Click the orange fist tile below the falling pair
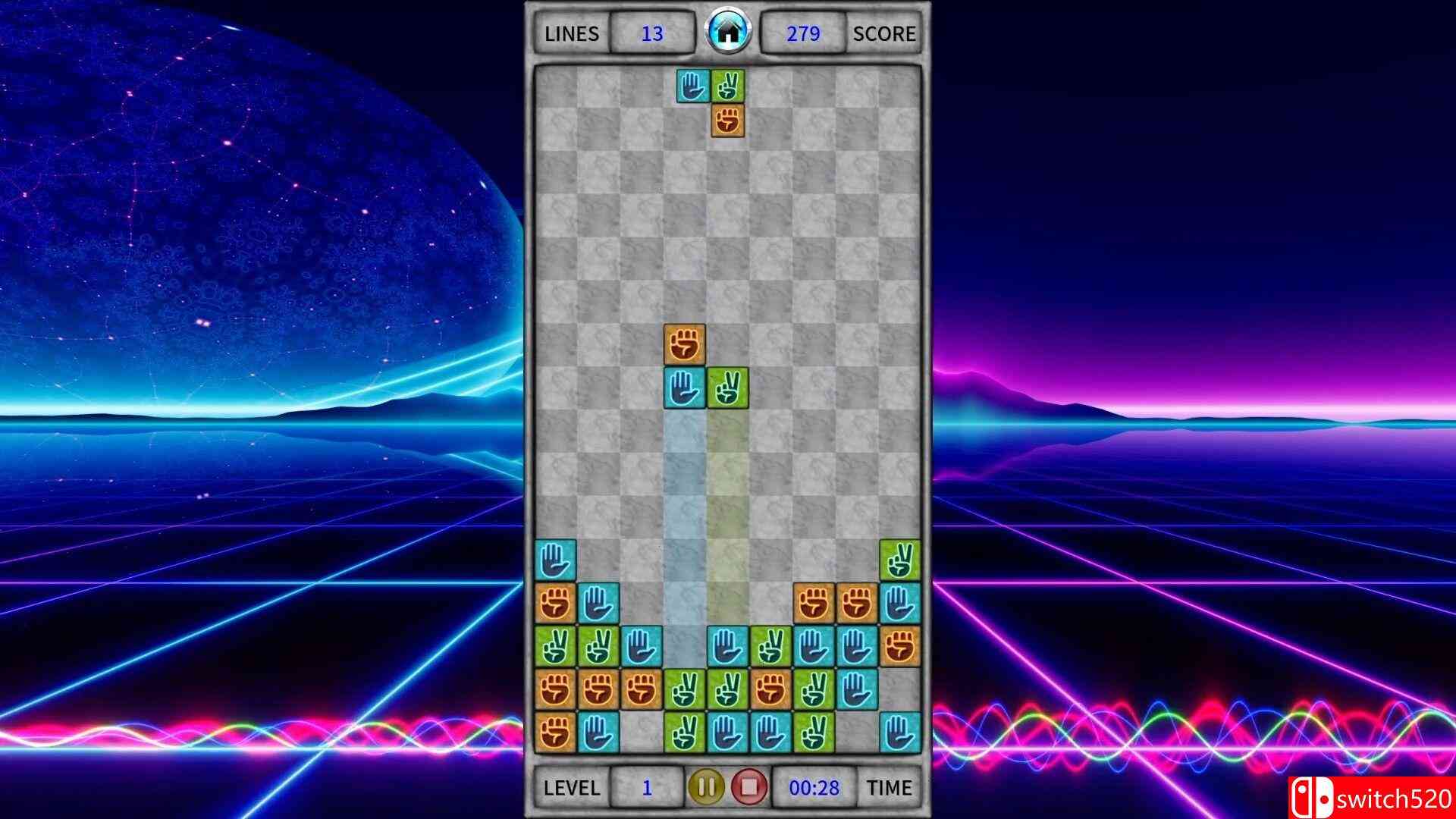The image size is (1456, 819). [728, 120]
